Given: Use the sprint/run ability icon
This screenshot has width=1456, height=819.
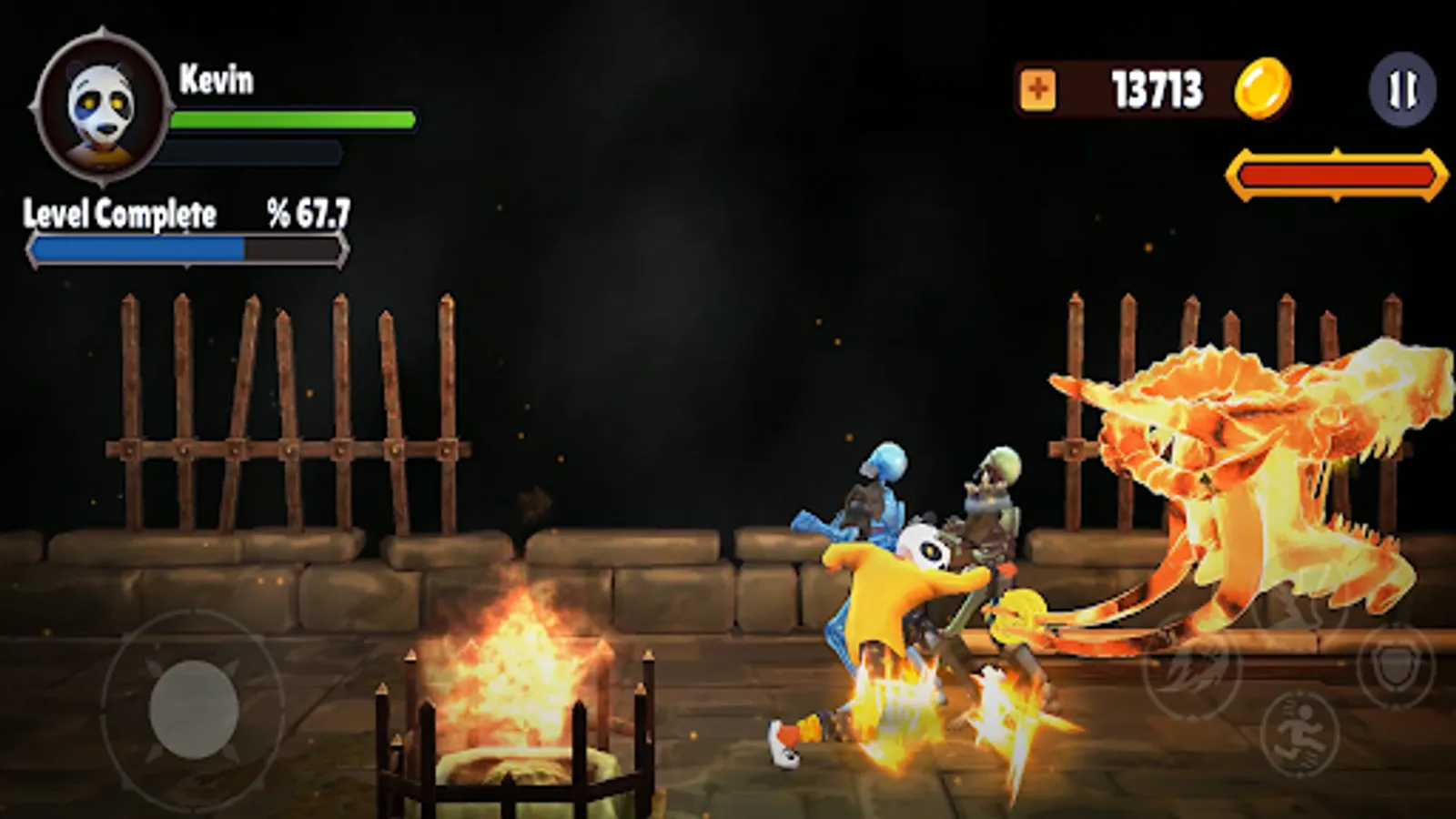Looking at the screenshot, I should (x=1299, y=732).
